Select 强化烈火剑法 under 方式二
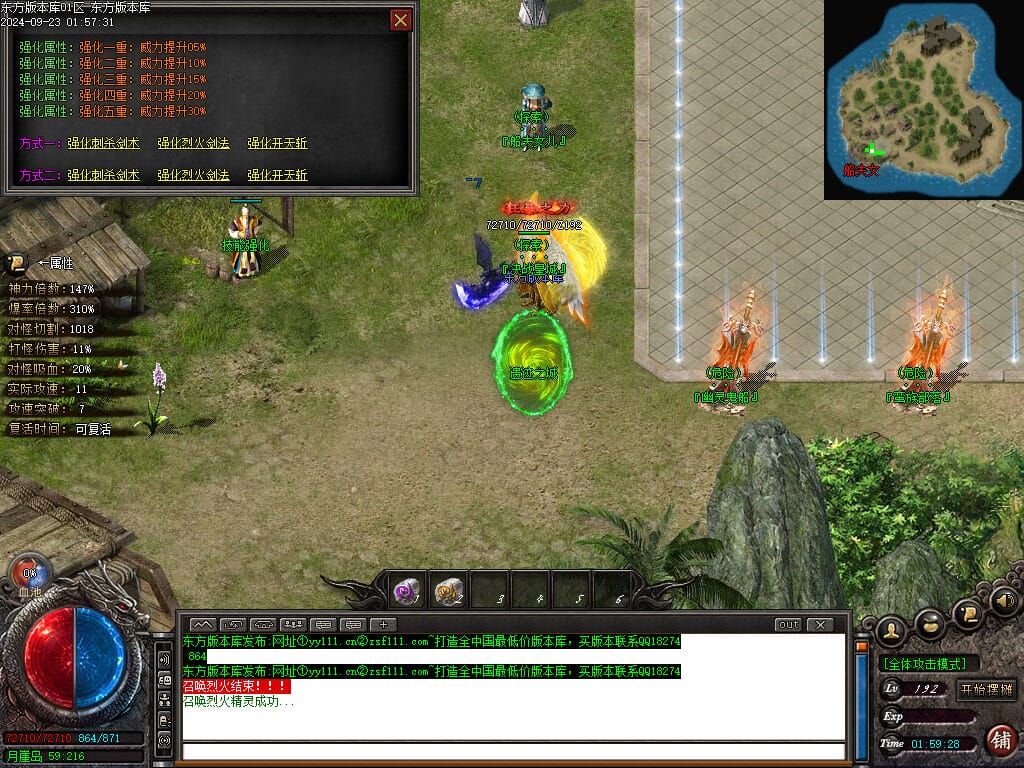 (193, 176)
